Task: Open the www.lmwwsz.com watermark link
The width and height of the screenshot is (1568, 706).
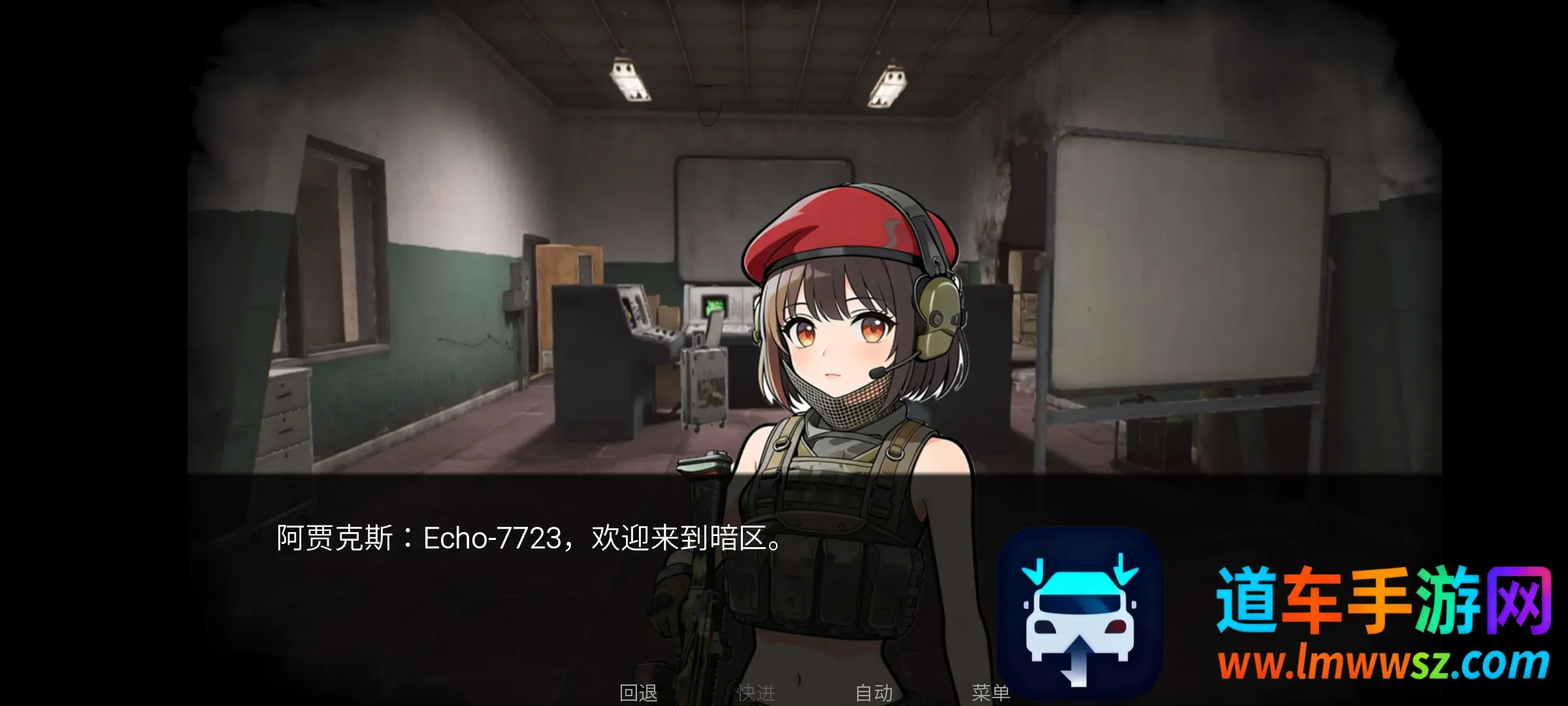Action: [x=1382, y=664]
